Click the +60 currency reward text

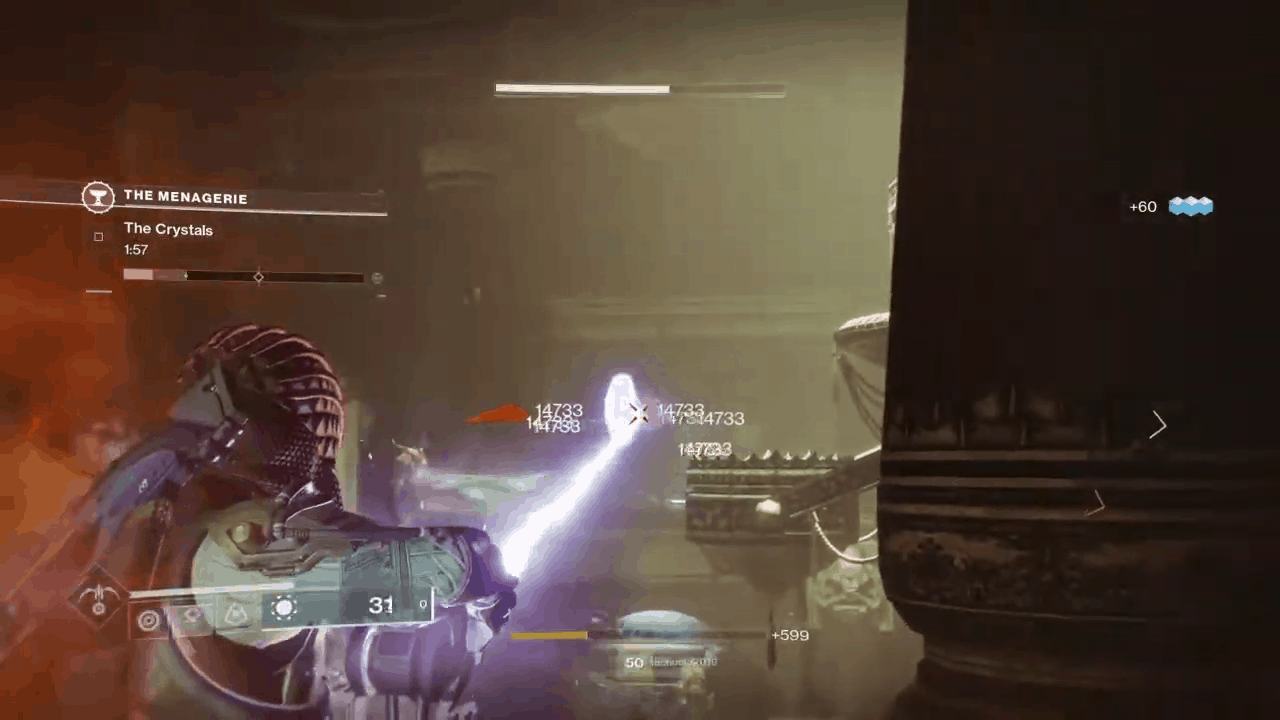[x=1142, y=206]
